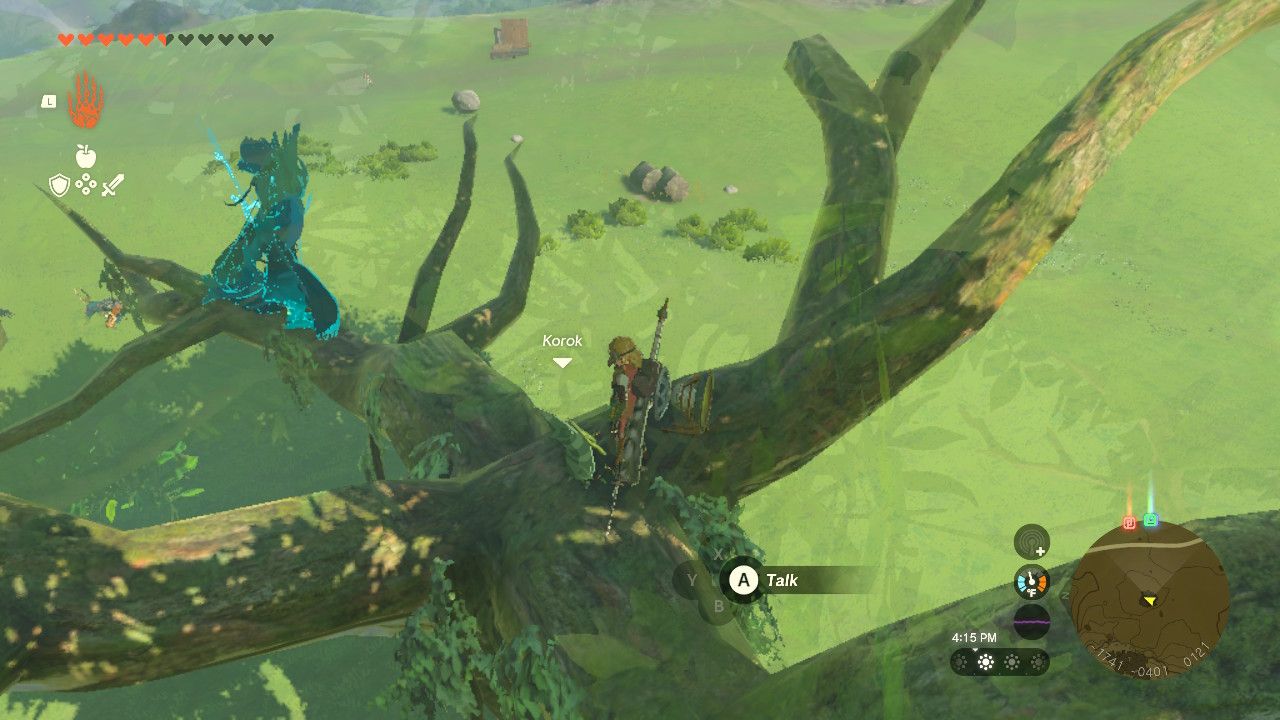Viewport: 1280px width, 720px height.
Task: Click the apple food icon on the HUD
Action: 85,155
